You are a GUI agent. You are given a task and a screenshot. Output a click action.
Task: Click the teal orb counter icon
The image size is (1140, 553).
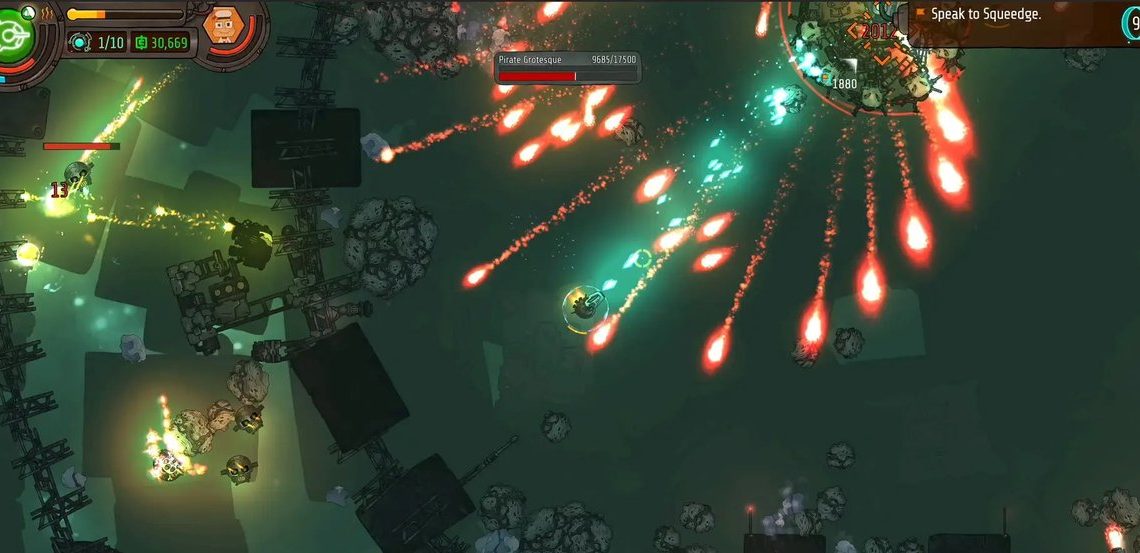(80, 42)
